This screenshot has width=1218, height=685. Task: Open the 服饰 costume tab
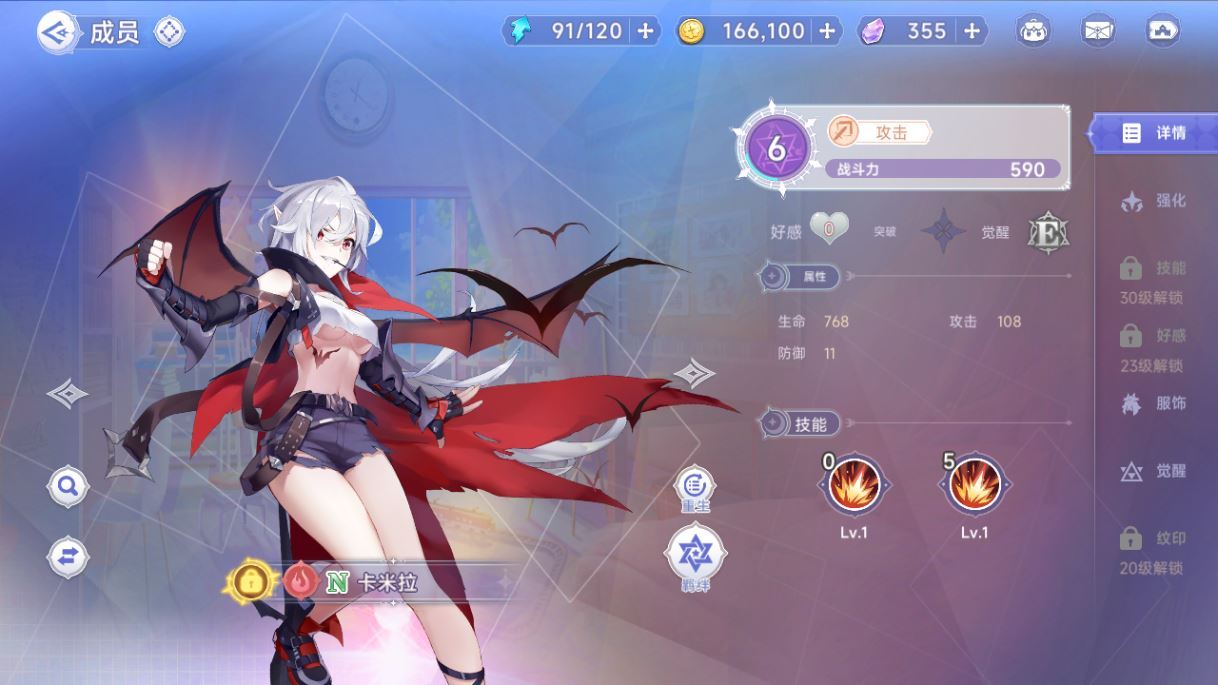1155,404
